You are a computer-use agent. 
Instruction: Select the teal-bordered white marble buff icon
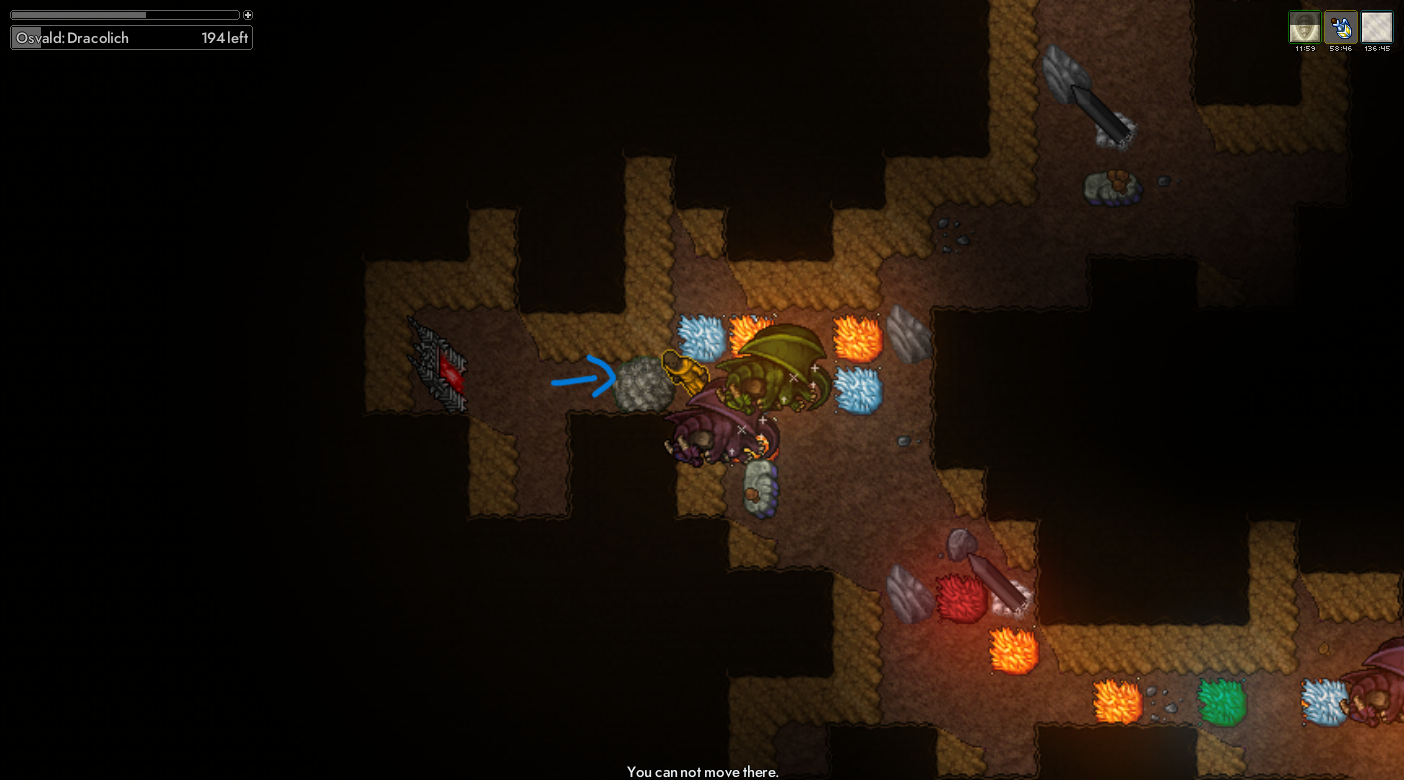coord(1376,27)
